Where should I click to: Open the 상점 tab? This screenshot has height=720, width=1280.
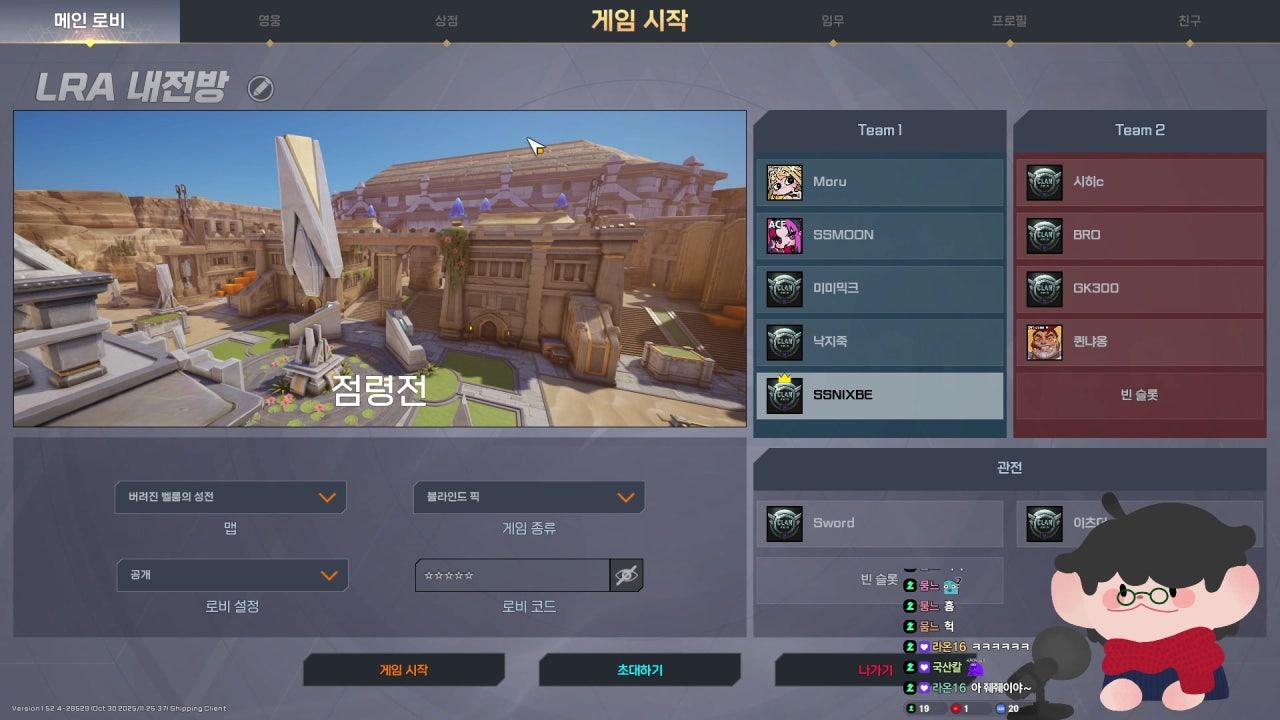443,18
